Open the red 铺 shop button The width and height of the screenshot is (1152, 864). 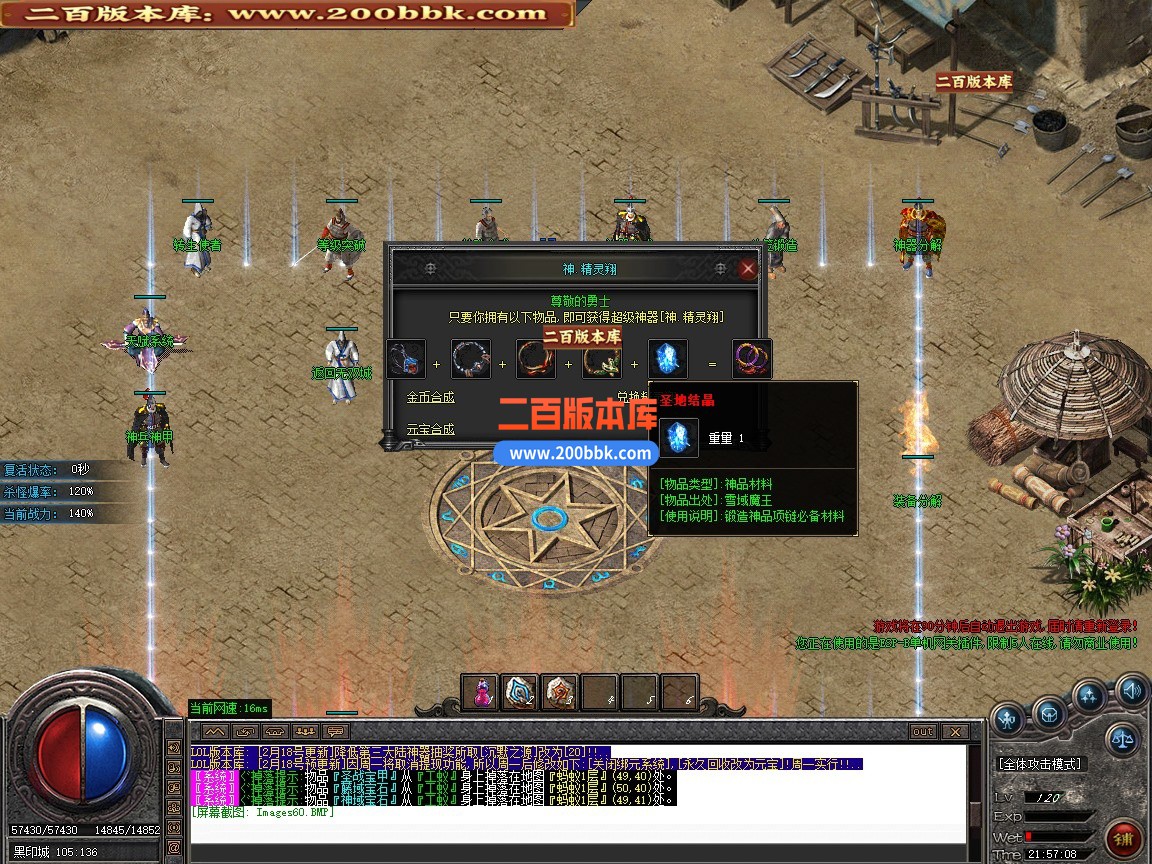pyautogui.click(x=1124, y=838)
